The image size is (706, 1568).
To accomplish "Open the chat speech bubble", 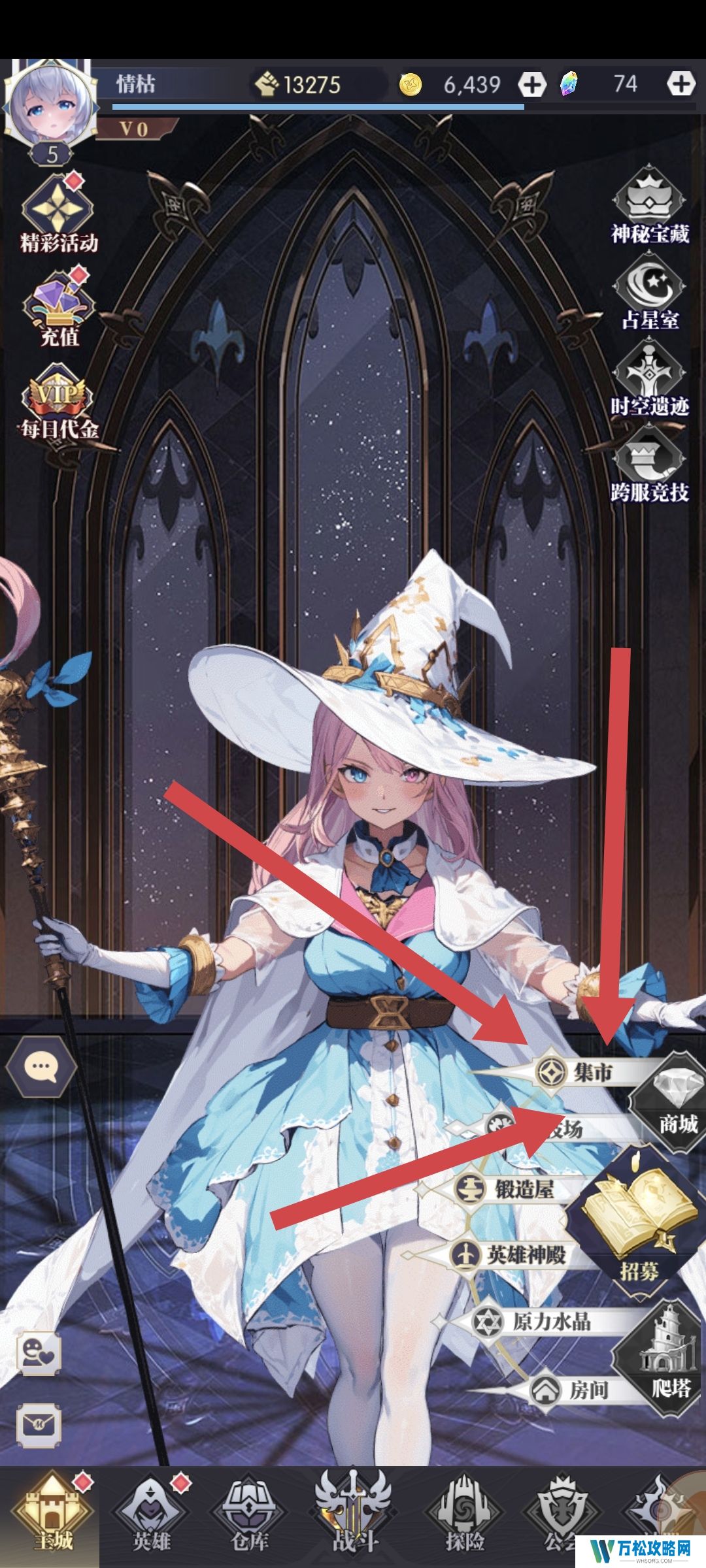I will [41, 1067].
